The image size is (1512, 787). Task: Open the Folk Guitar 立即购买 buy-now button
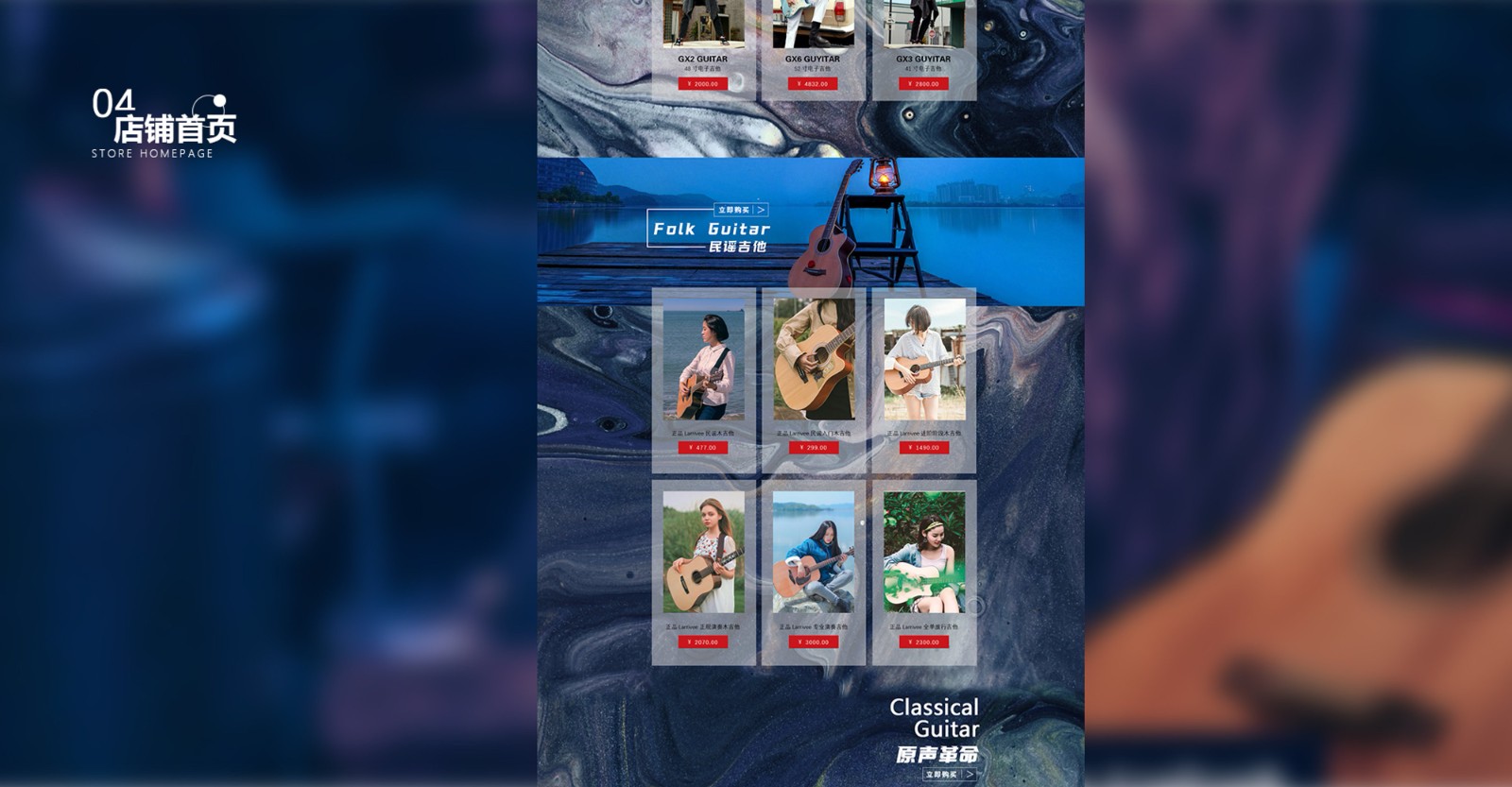tap(741, 210)
